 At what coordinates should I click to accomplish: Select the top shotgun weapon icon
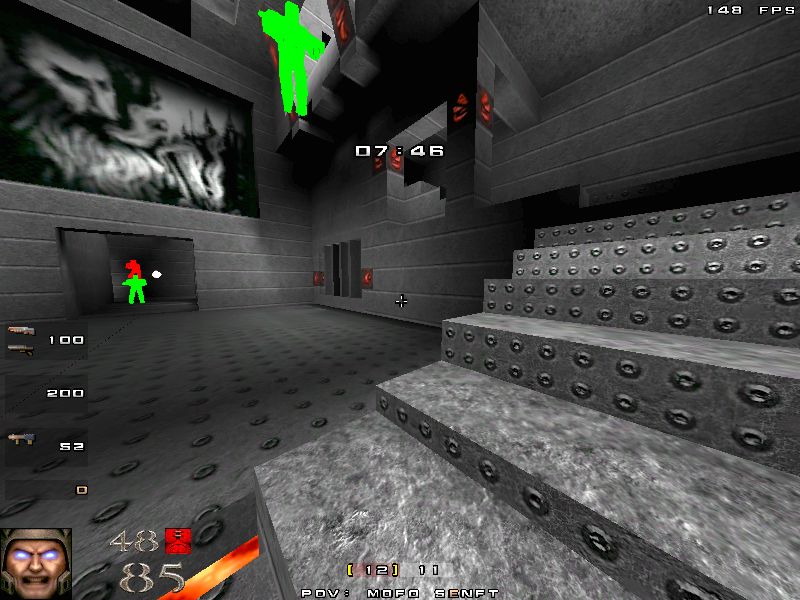21,331
